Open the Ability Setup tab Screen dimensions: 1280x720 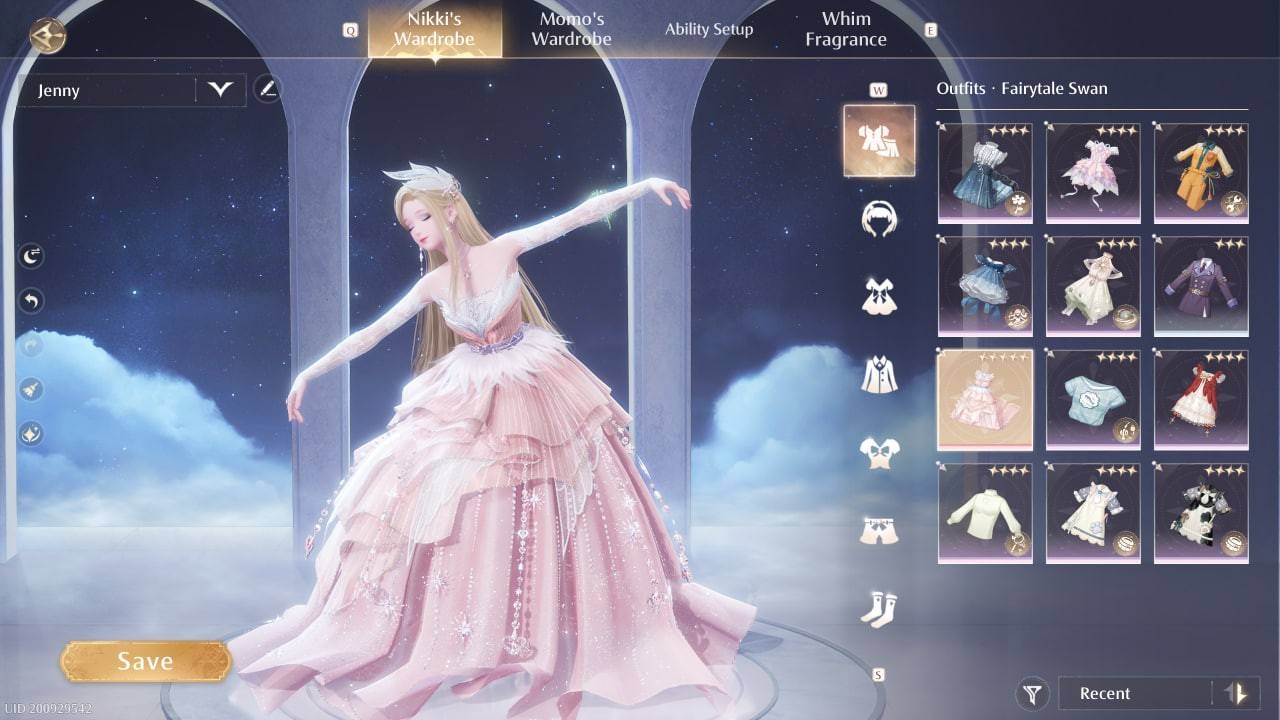tap(709, 29)
